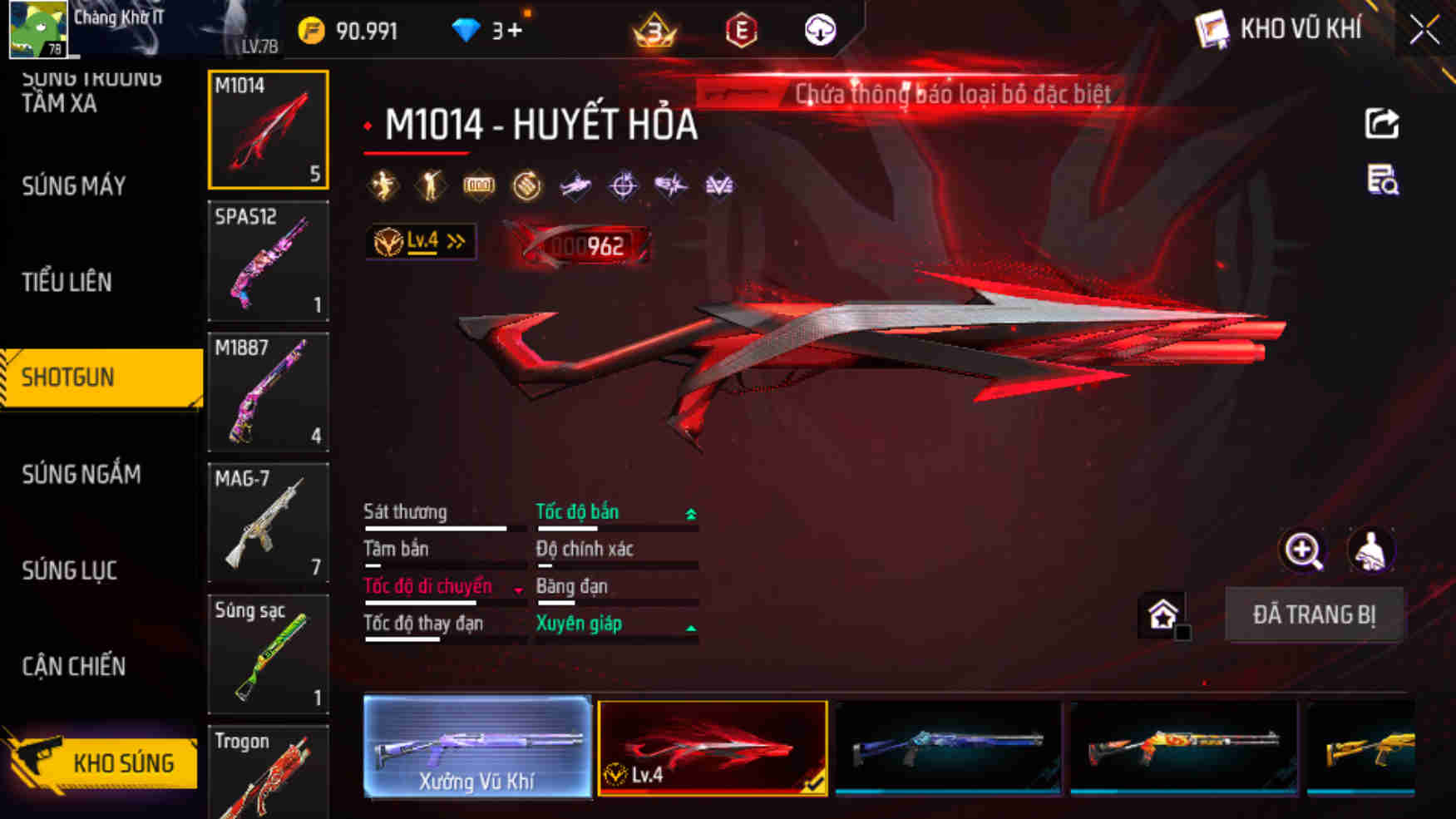Open the download cloud icon at top
The width and height of the screenshot is (1456, 819).
(820, 29)
